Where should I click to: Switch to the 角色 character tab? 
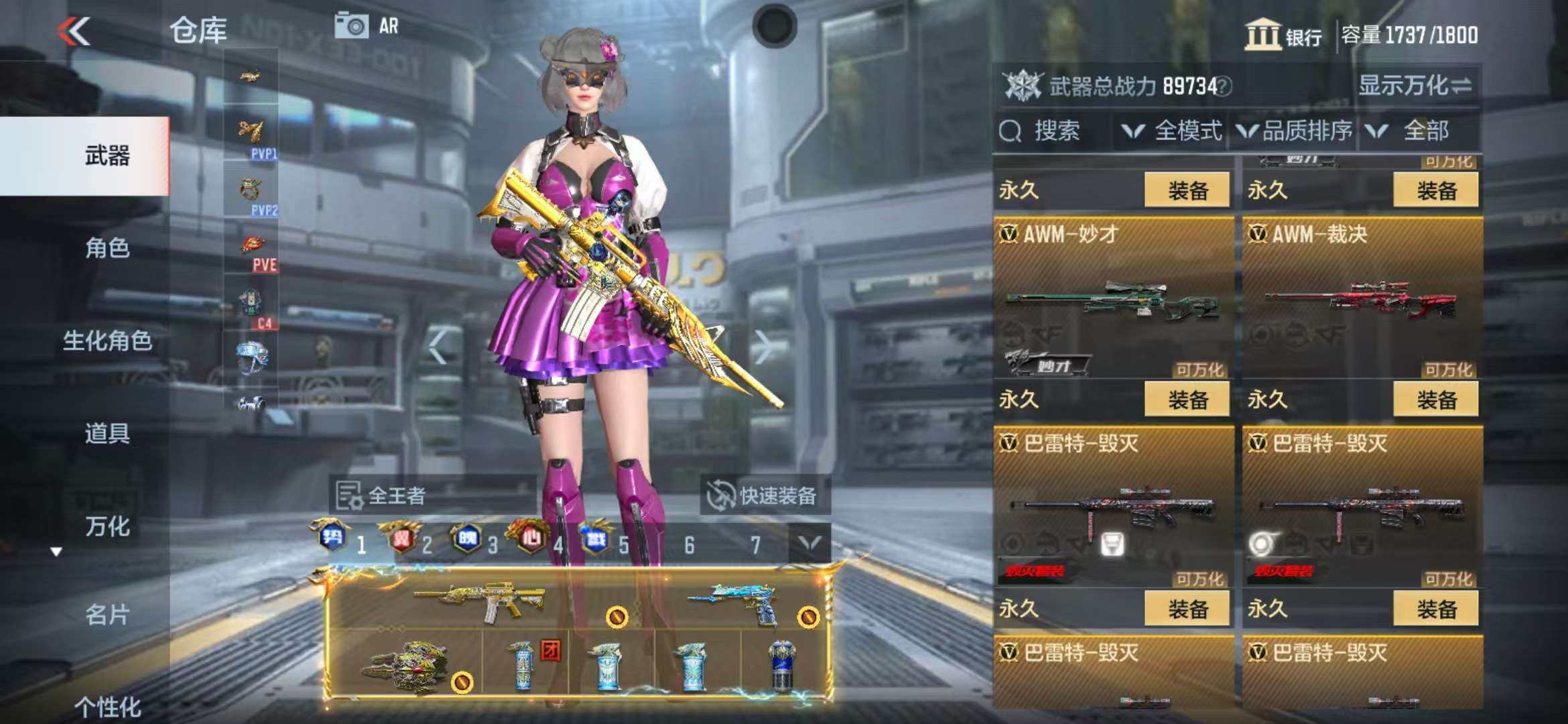107,248
